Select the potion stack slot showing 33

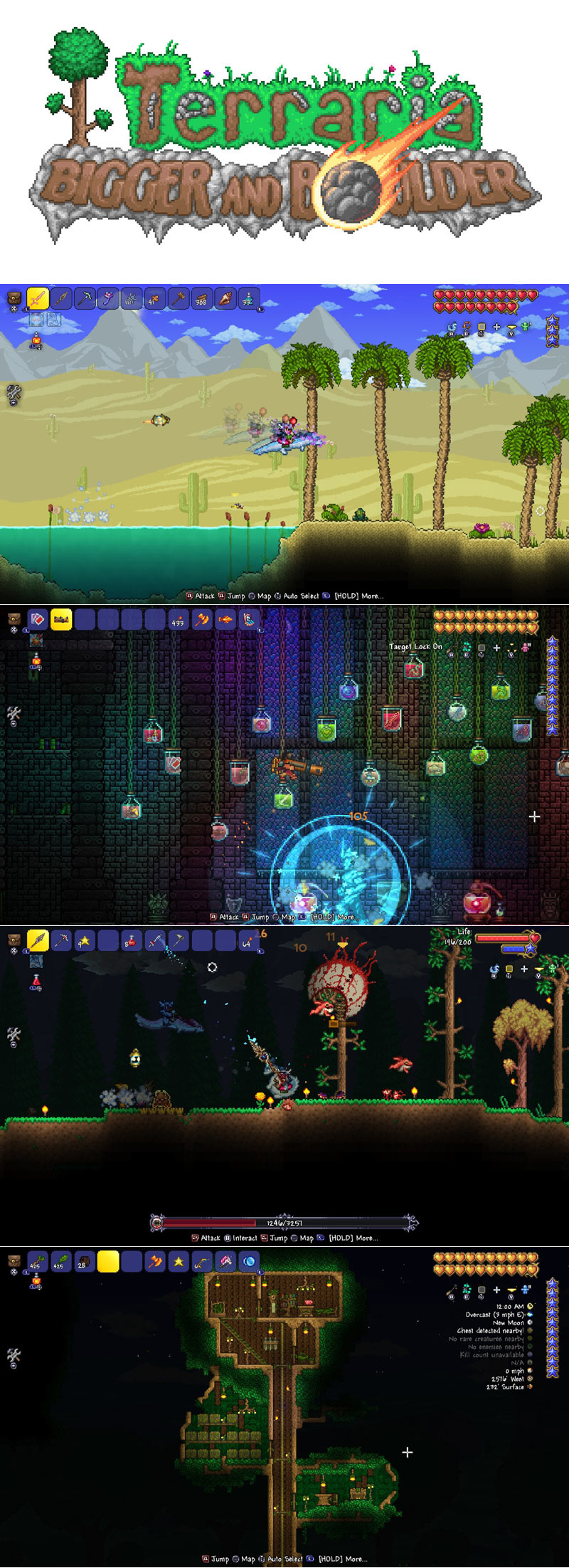[249, 299]
